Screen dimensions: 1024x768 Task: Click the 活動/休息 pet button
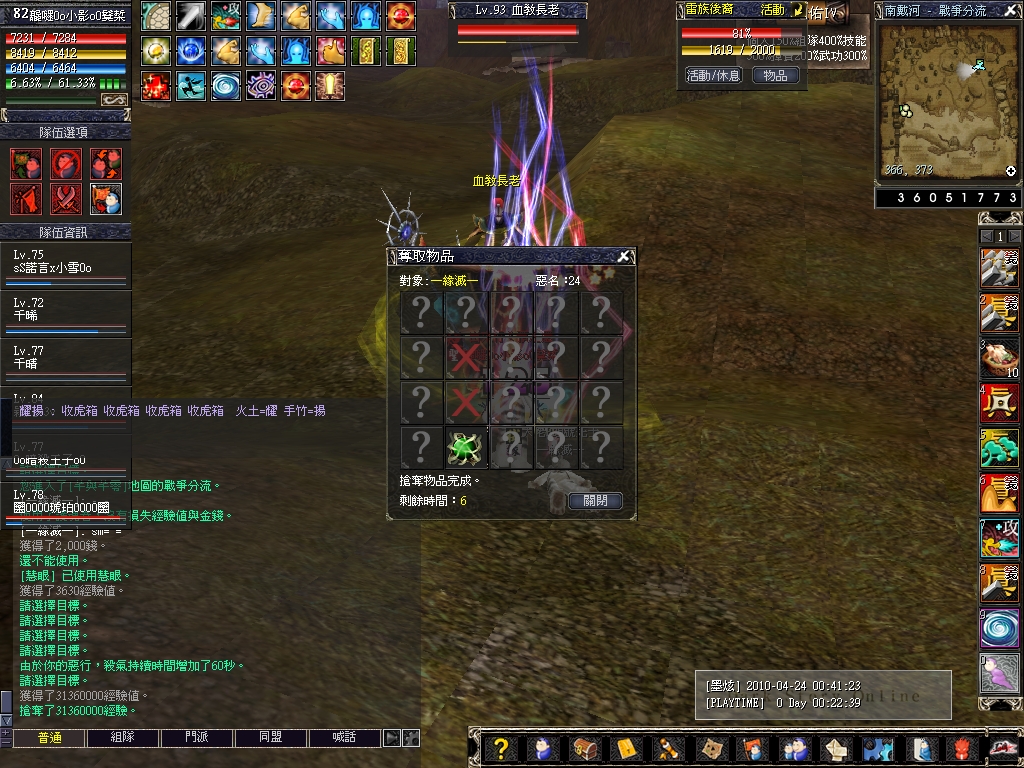(713, 75)
